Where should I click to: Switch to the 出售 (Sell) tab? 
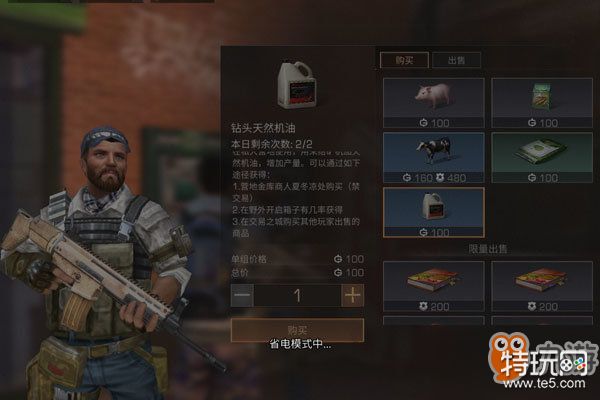tap(456, 60)
